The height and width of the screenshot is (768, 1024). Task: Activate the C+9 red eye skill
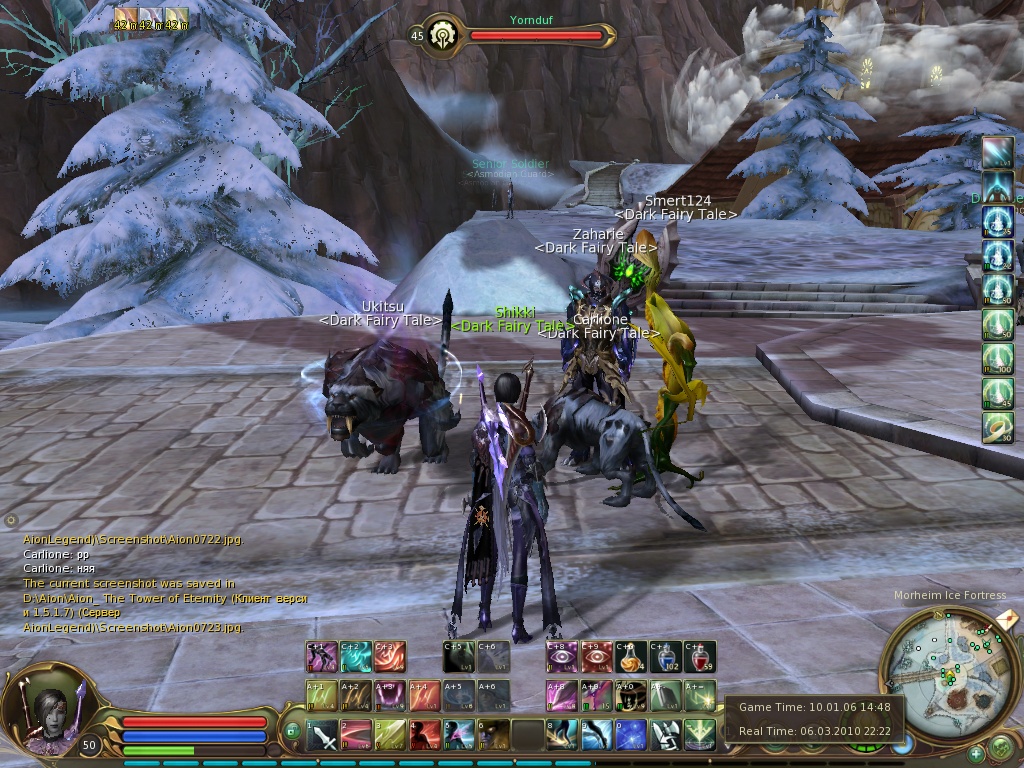pos(596,657)
